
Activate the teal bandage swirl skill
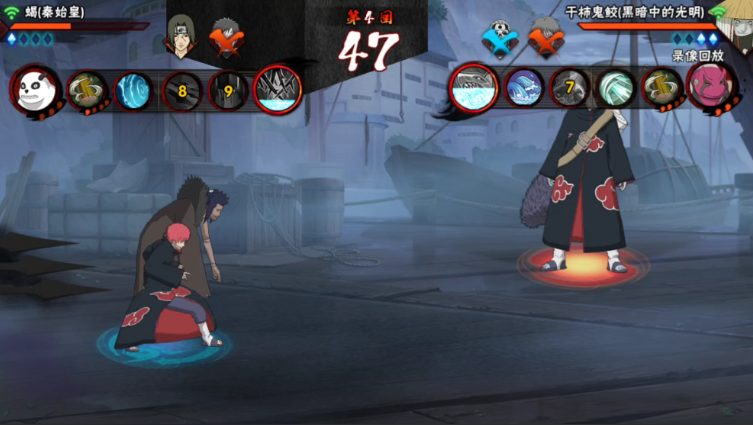pyautogui.click(x=614, y=88)
